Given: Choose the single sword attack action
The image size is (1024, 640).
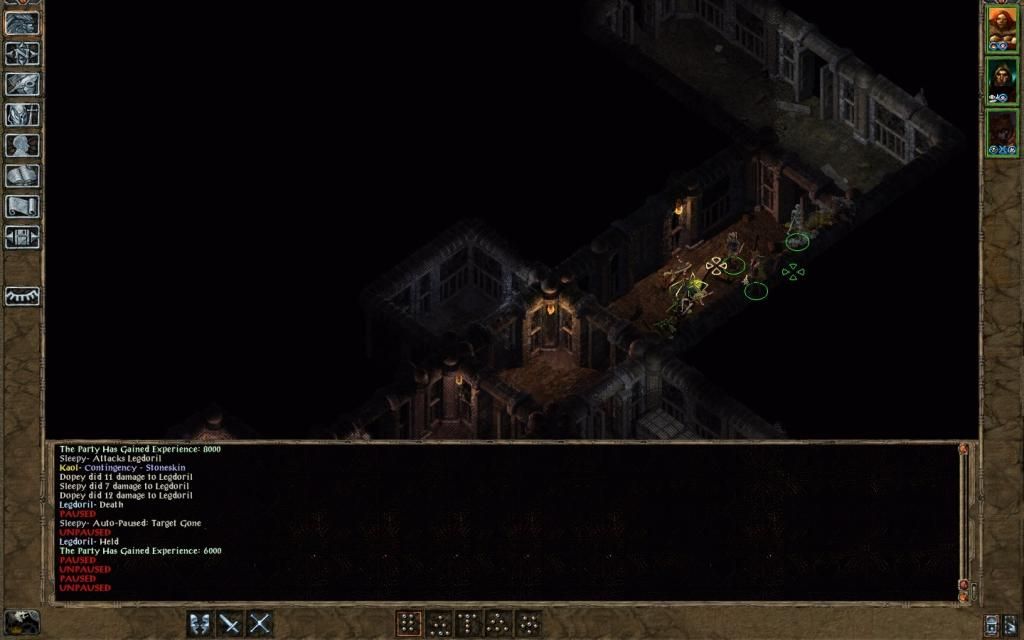Looking at the screenshot, I should [230, 624].
